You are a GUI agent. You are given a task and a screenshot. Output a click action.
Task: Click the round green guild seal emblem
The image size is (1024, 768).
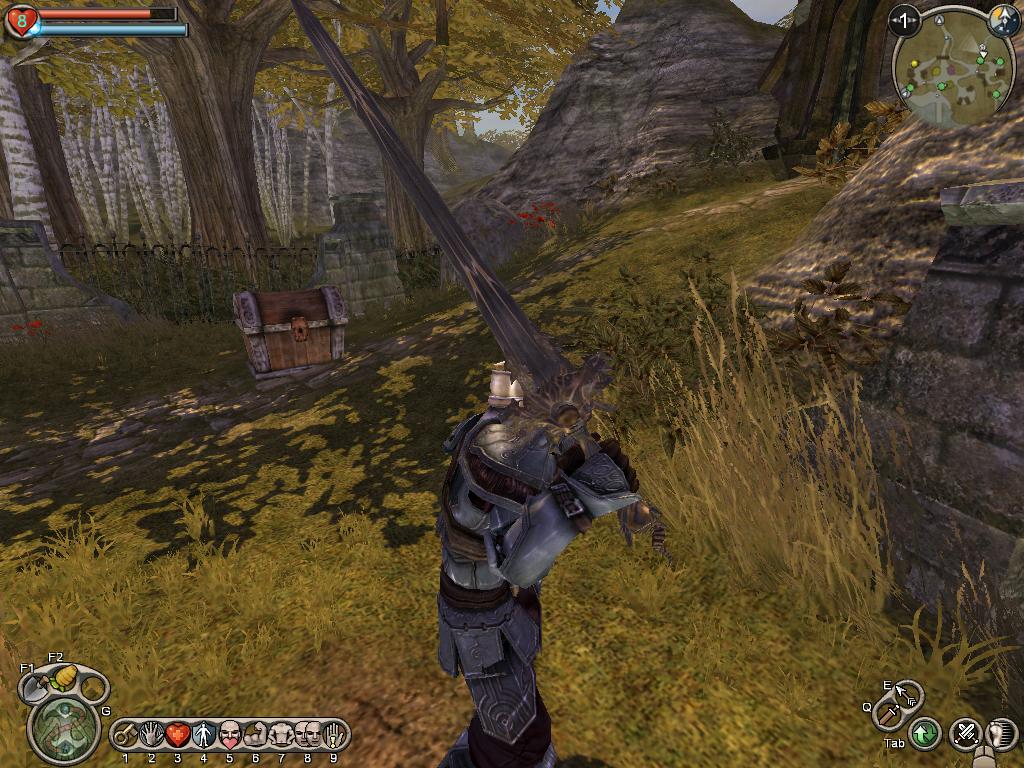click(64, 727)
